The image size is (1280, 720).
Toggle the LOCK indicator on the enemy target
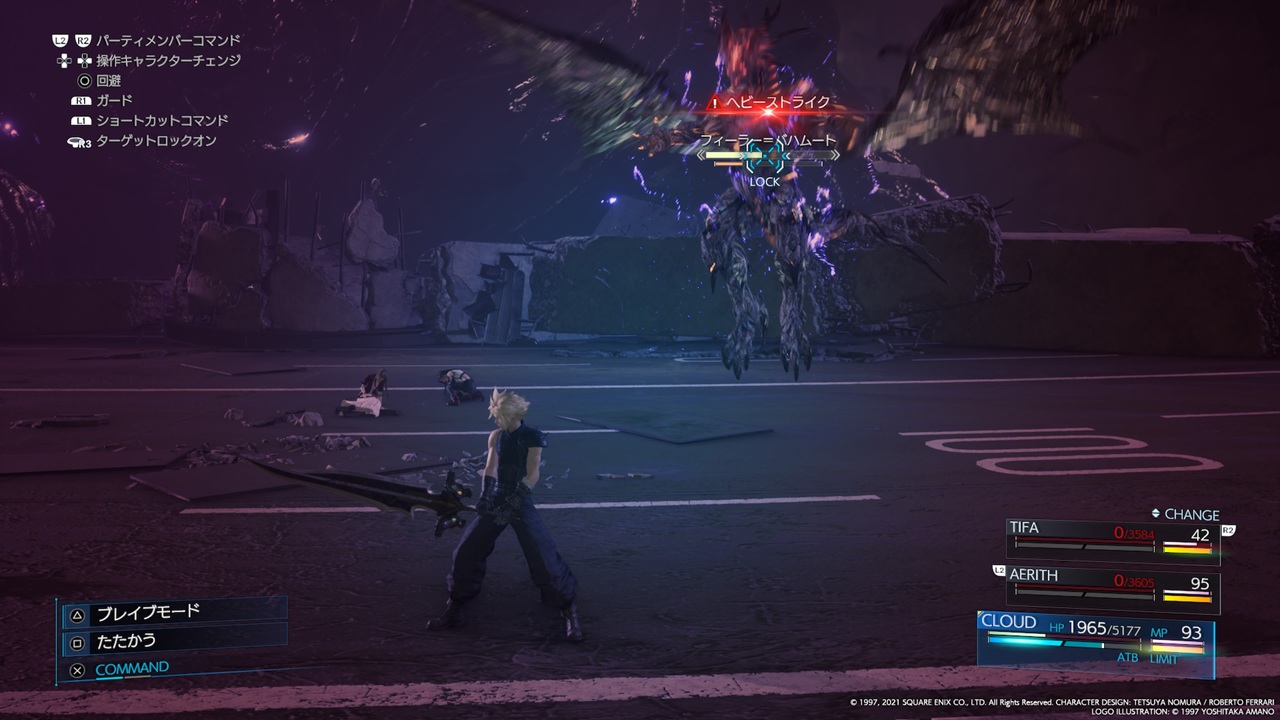pos(766,182)
